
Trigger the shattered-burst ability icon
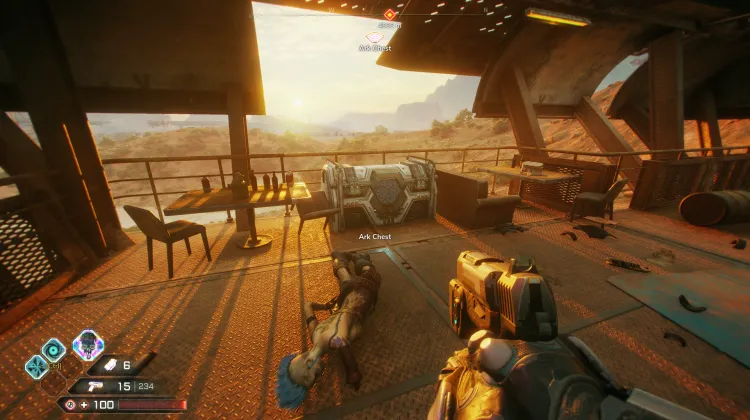point(35,366)
